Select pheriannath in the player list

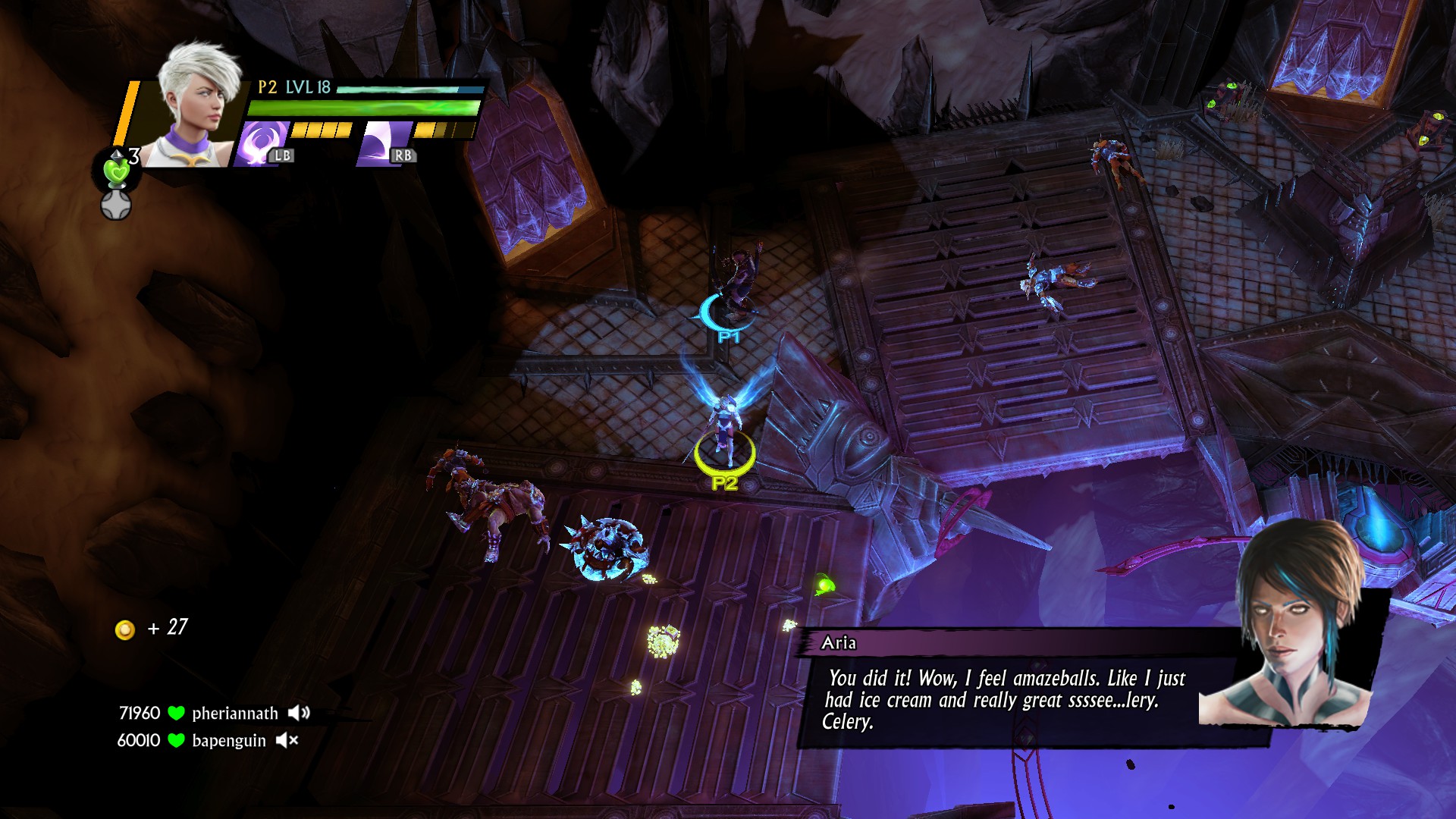(234, 714)
